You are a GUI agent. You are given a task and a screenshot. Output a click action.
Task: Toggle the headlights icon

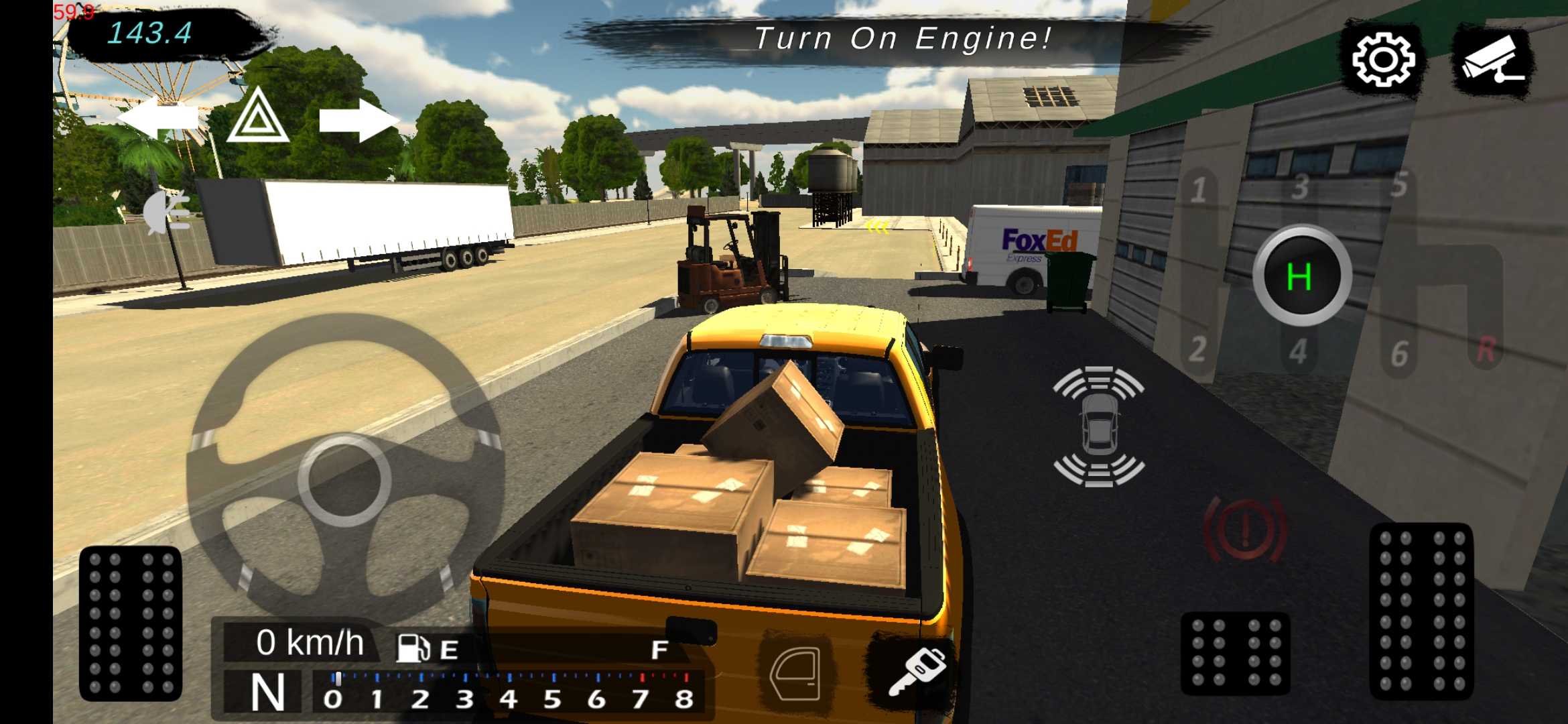click(168, 212)
